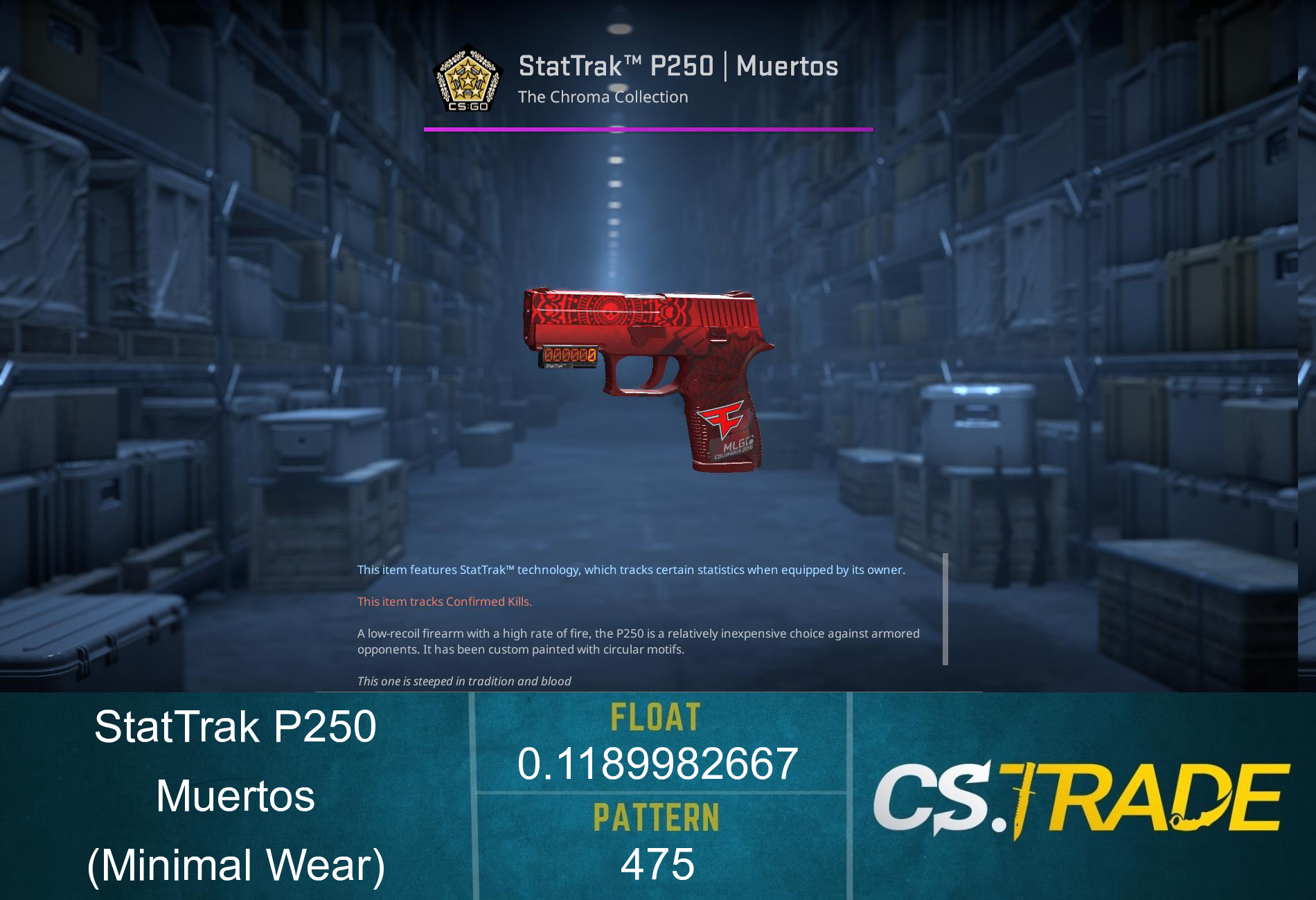Click the pattern number 475
1316x900 pixels.
pos(657,863)
